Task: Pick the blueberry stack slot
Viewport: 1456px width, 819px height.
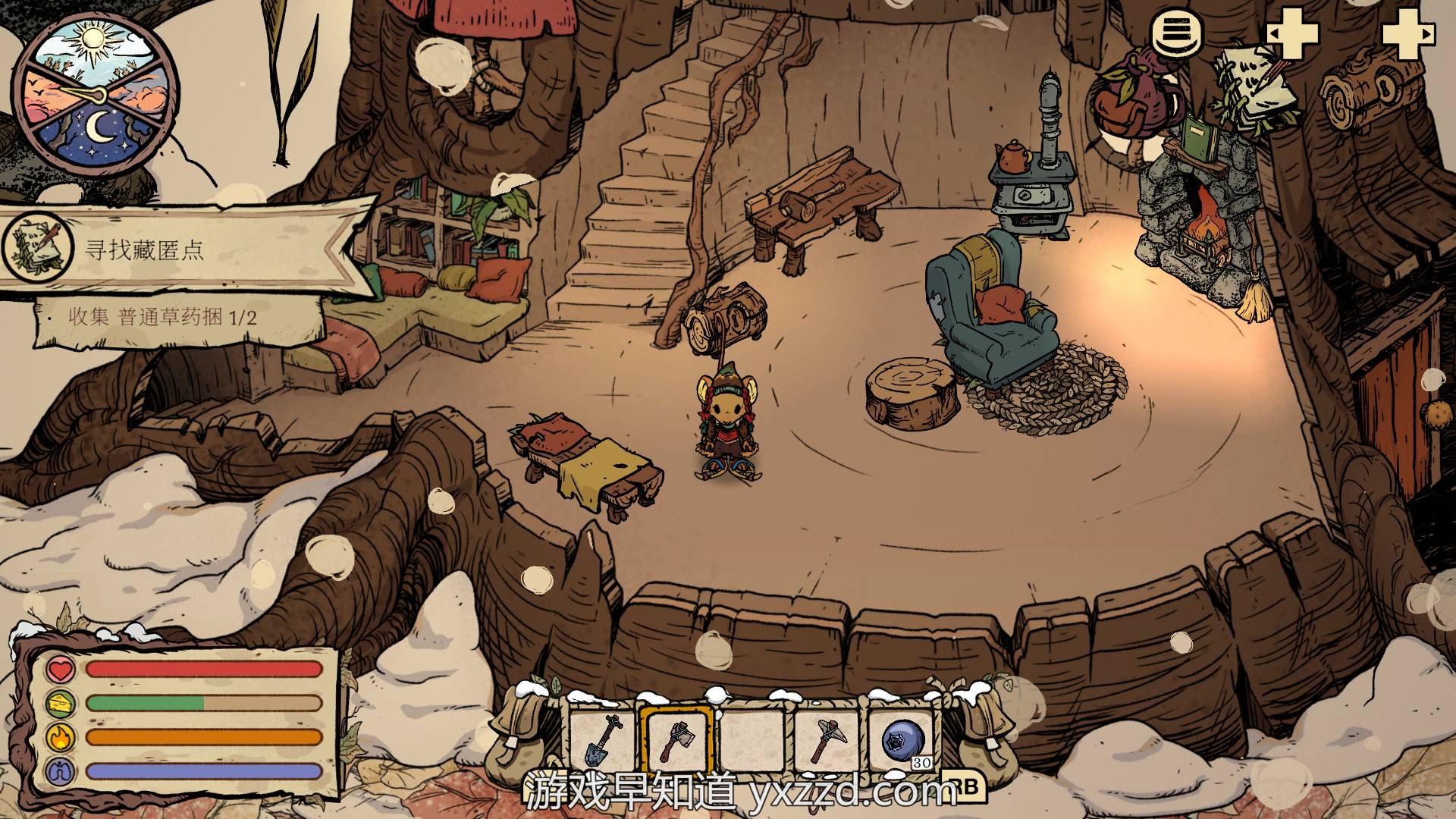Action: pos(904,740)
